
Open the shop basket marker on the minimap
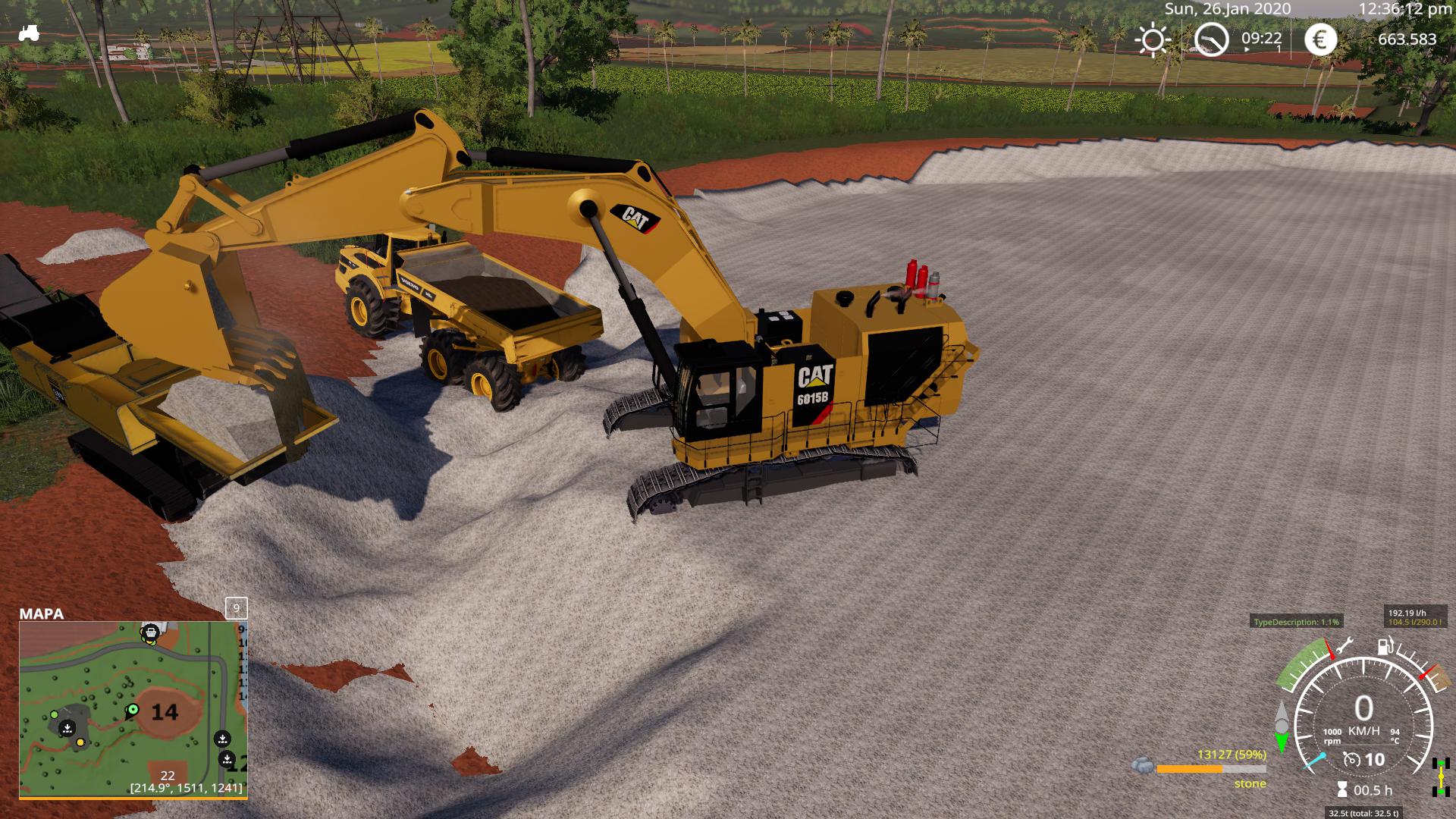[151, 632]
